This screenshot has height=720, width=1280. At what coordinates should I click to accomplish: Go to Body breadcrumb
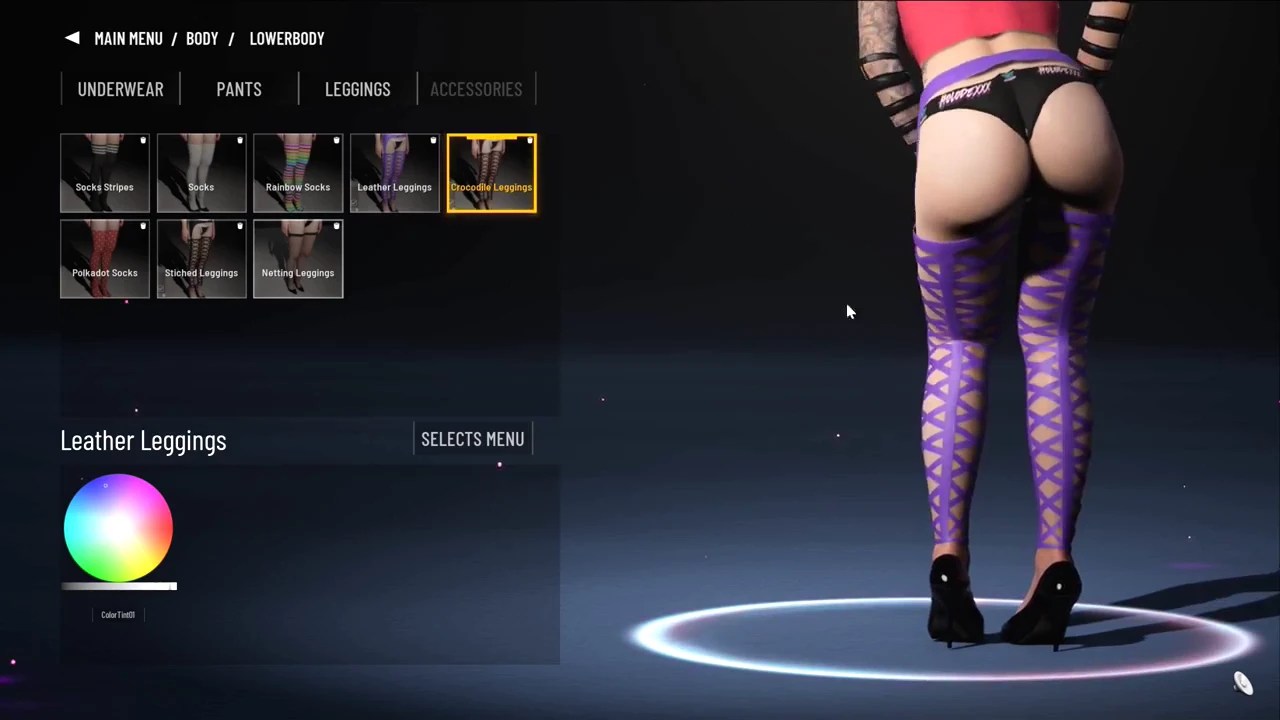(x=202, y=38)
